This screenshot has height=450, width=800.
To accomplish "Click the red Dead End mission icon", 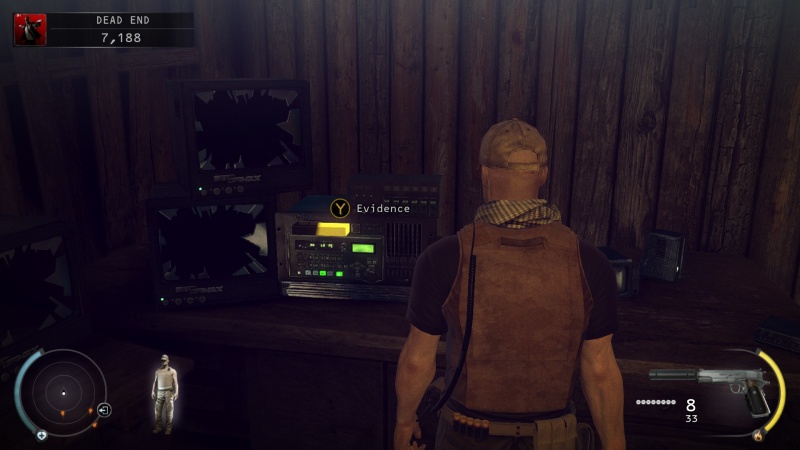I will [28, 30].
